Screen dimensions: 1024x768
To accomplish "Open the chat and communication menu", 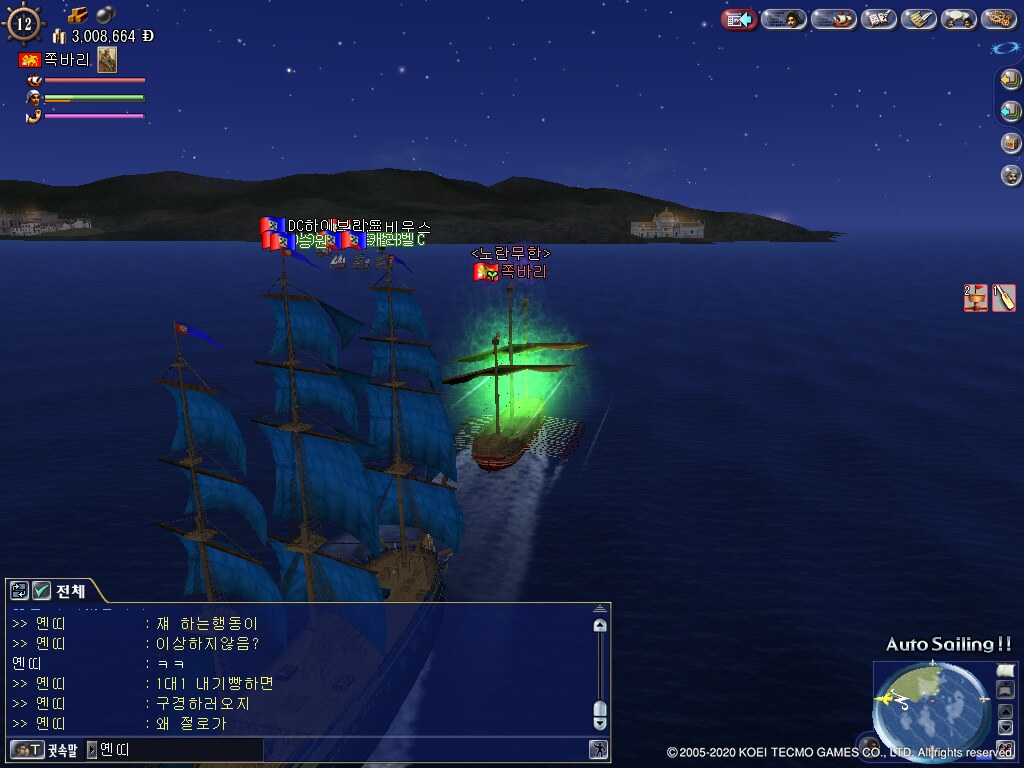I will coord(959,19).
